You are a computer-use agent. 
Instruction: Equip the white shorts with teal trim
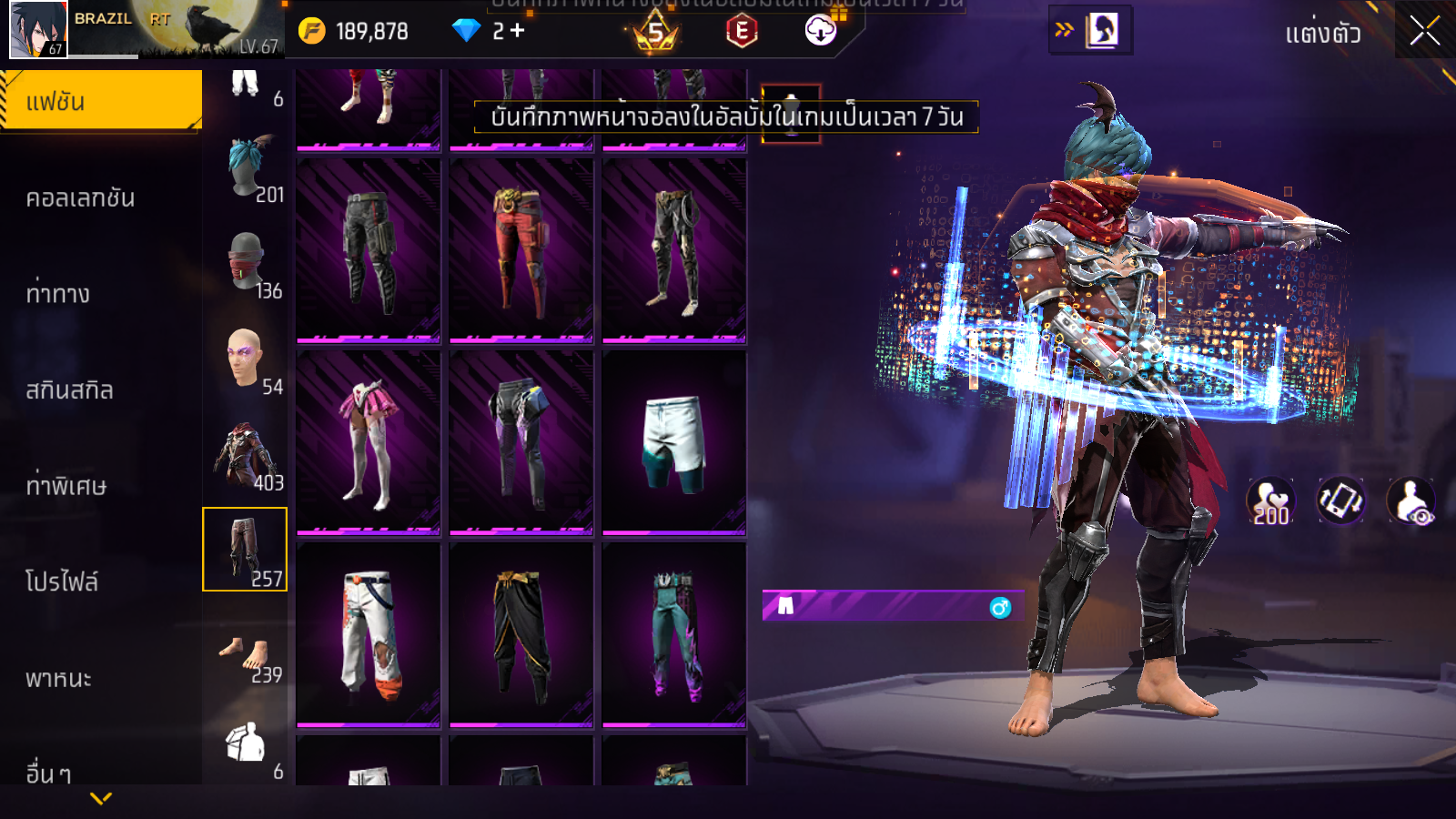point(673,441)
